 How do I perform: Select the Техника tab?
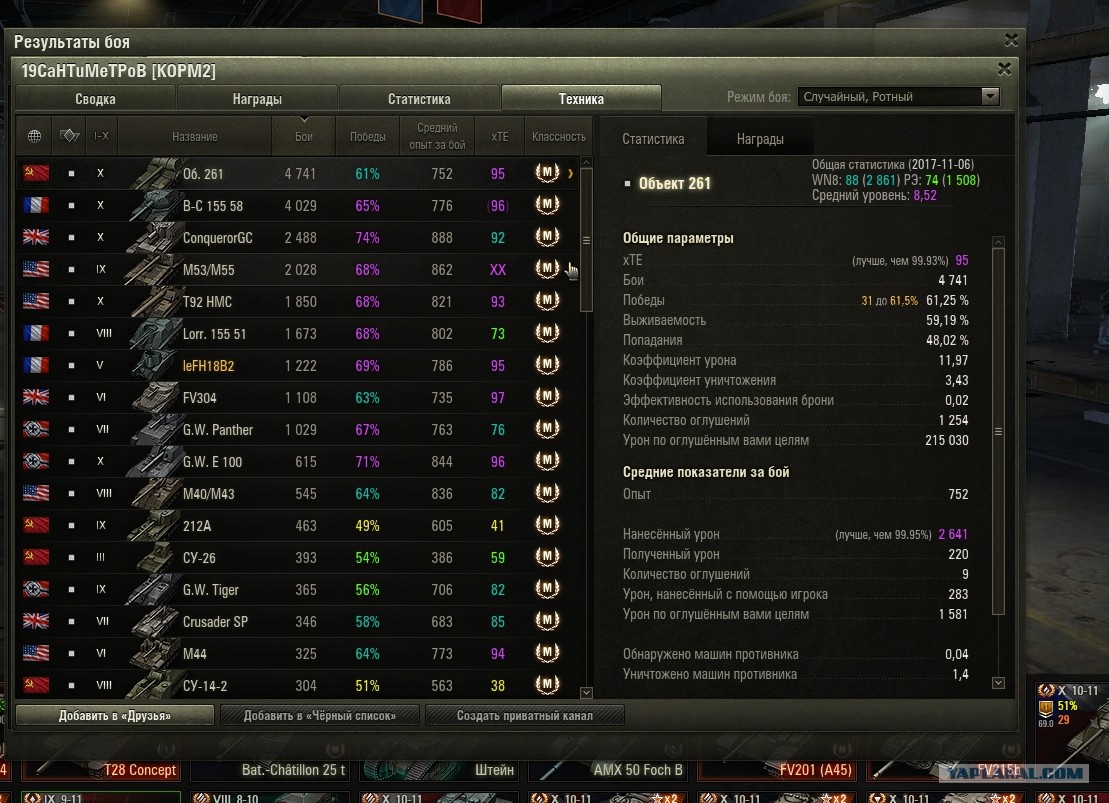(x=581, y=99)
